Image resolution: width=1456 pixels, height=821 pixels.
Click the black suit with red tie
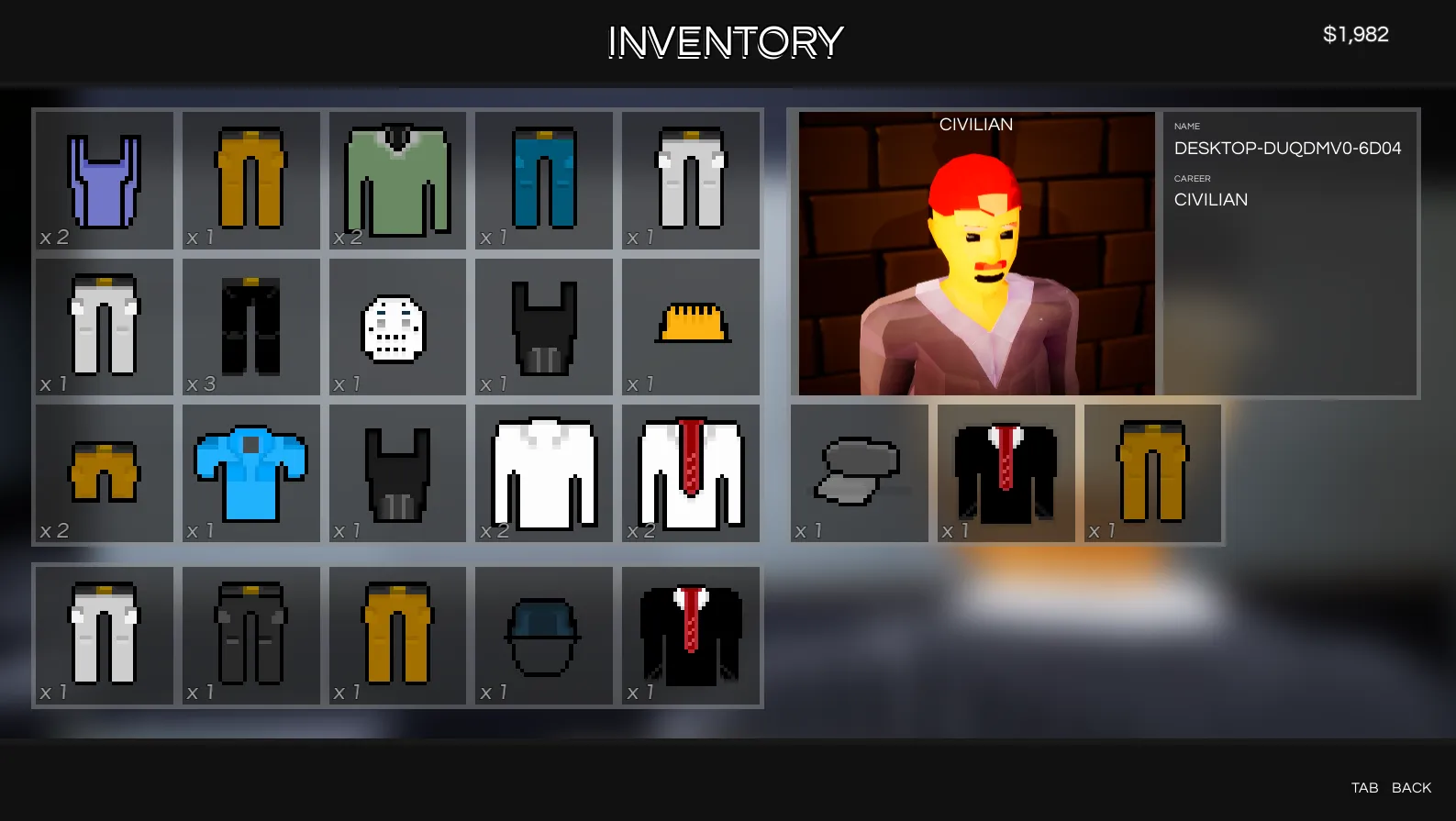coord(691,636)
